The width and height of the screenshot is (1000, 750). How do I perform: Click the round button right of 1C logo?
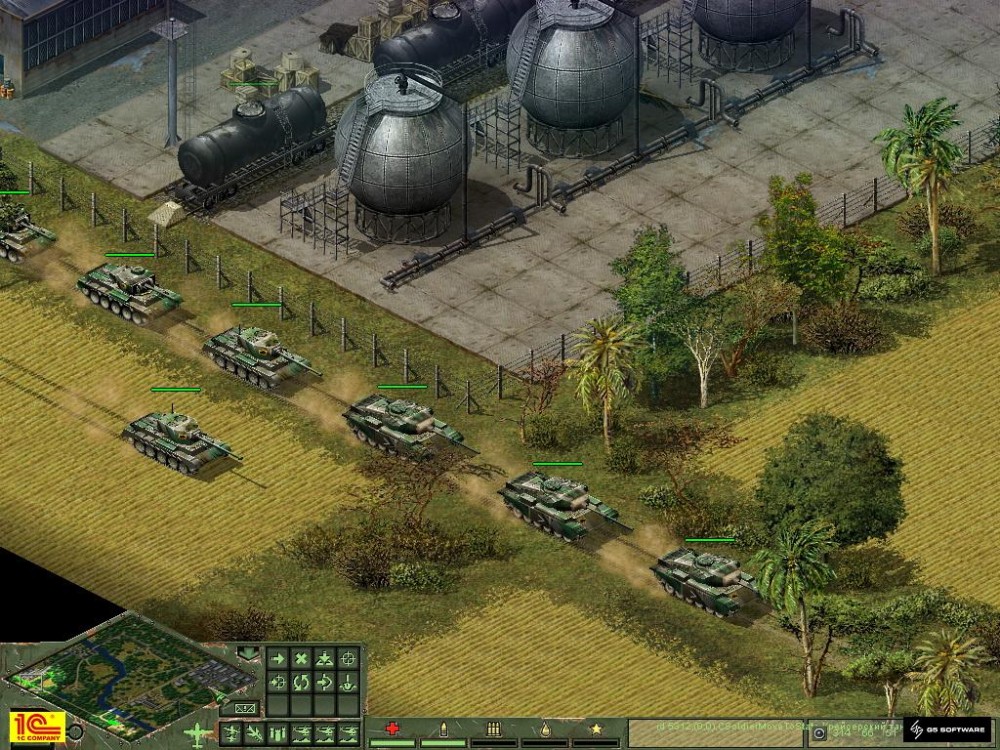(x=77, y=730)
